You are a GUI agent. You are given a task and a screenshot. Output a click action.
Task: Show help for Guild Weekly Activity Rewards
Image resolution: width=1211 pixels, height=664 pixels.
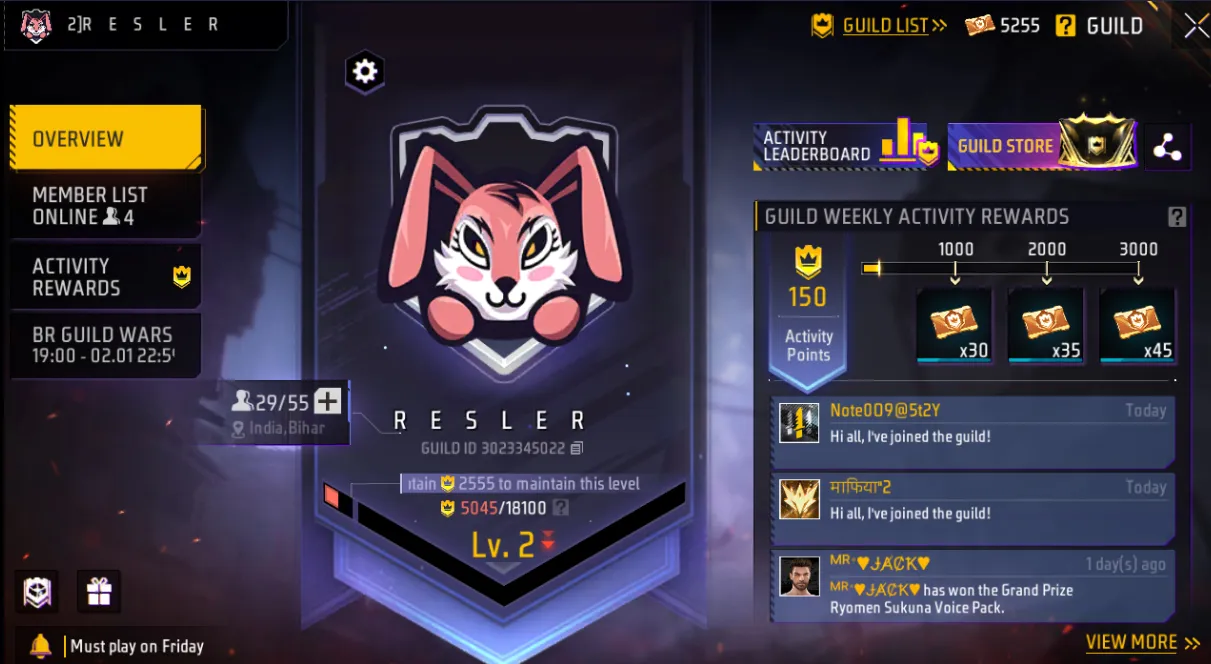tap(1177, 217)
